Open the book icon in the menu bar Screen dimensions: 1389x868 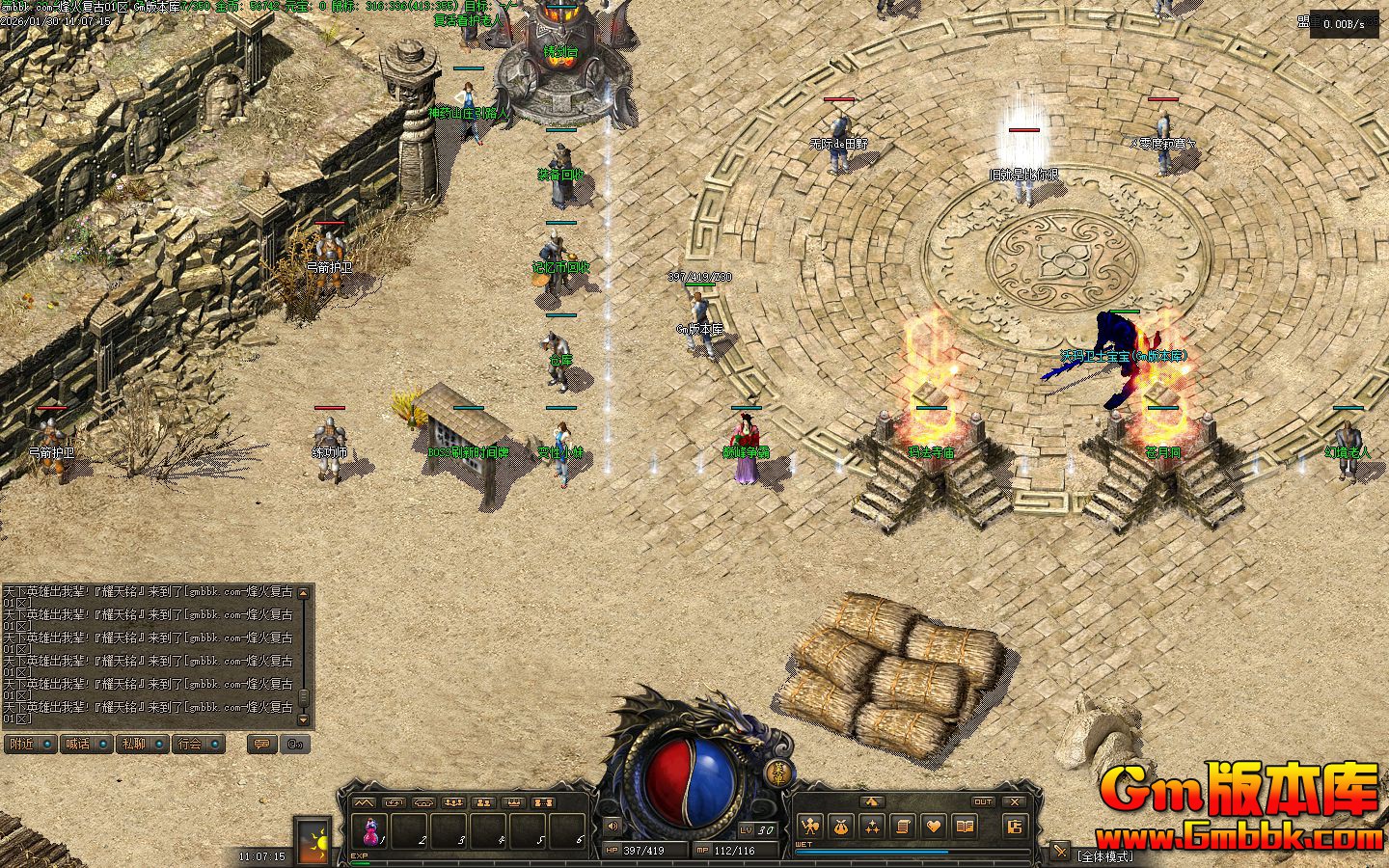[965, 826]
